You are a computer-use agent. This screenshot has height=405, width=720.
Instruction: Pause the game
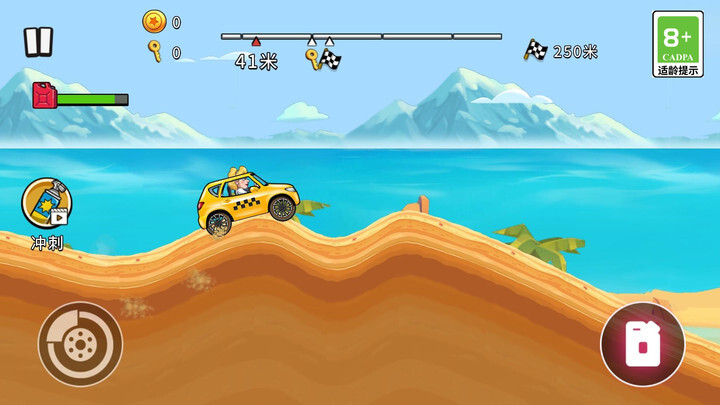tap(39, 41)
